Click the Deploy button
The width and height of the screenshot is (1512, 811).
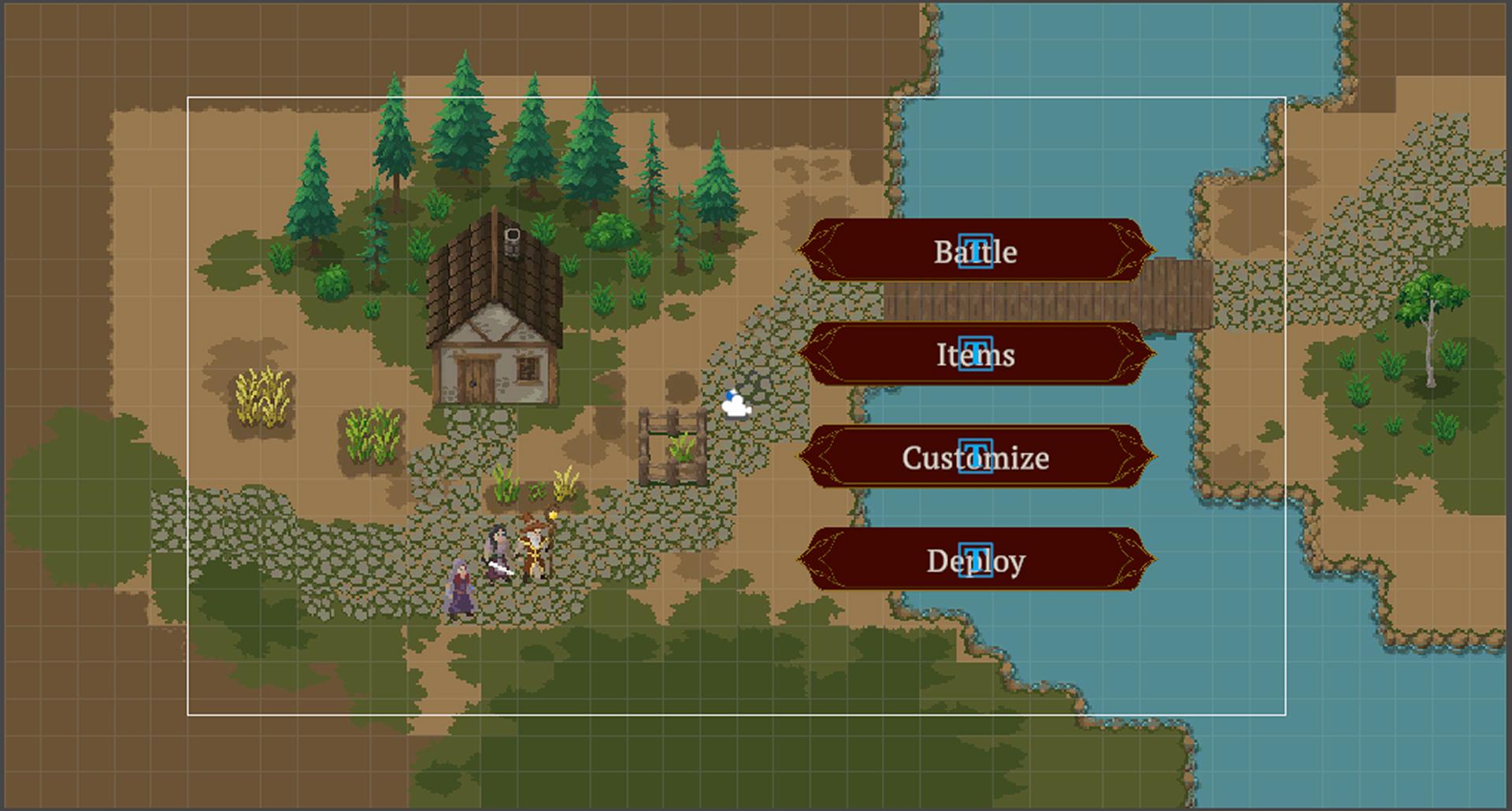coord(976,560)
